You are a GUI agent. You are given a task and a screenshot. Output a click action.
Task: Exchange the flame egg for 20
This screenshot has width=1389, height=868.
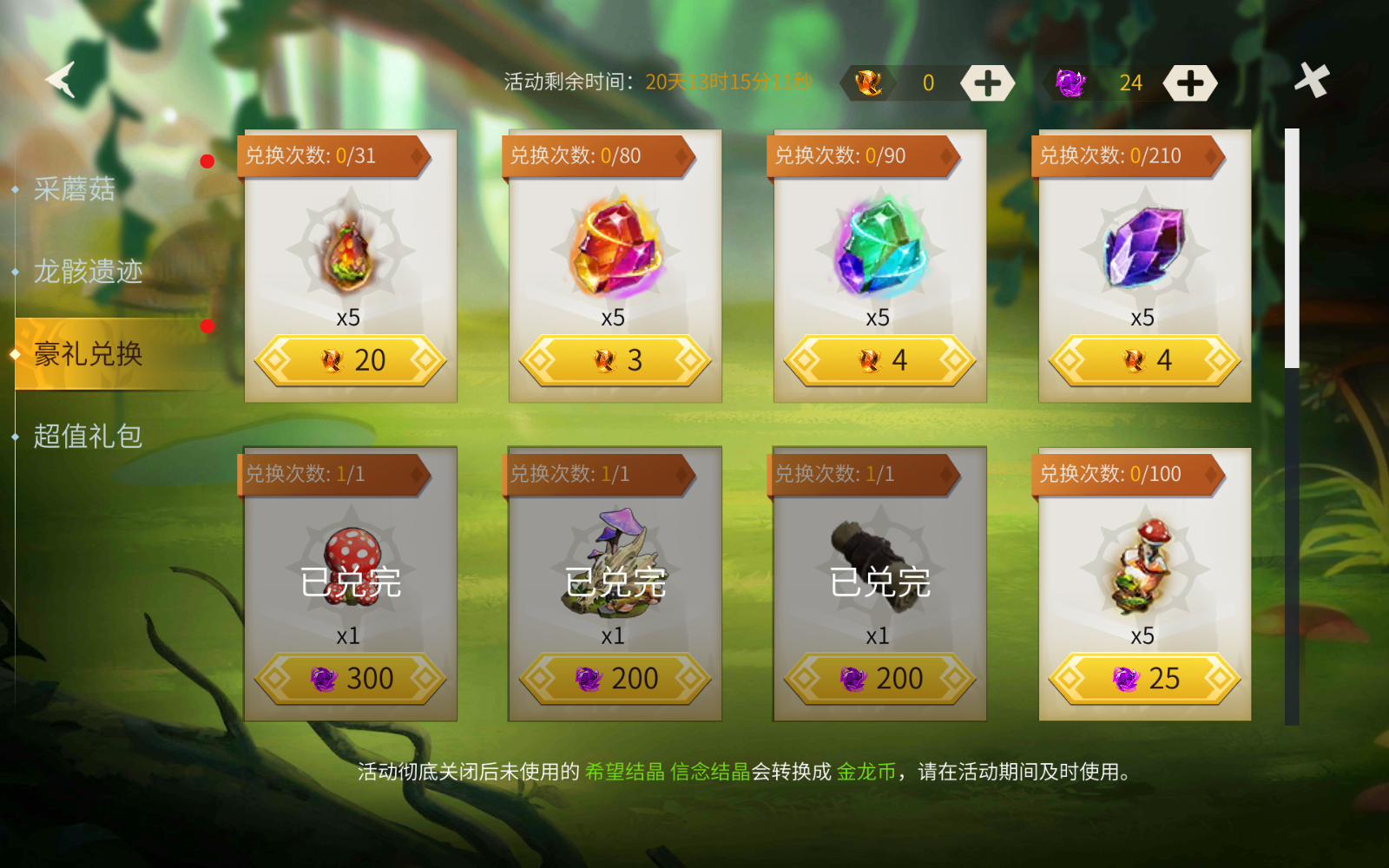[x=351, y=360]
